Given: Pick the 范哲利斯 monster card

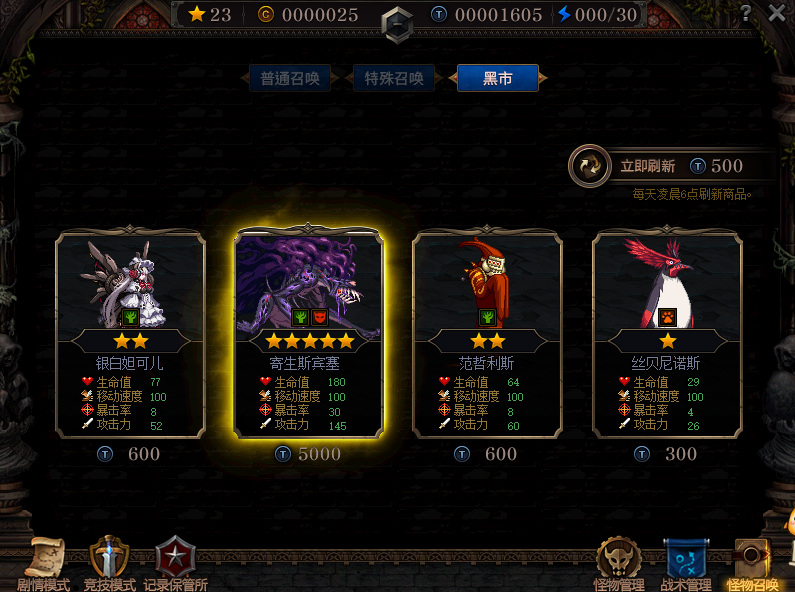Looking at the screenshot, I should pos(488,334).
